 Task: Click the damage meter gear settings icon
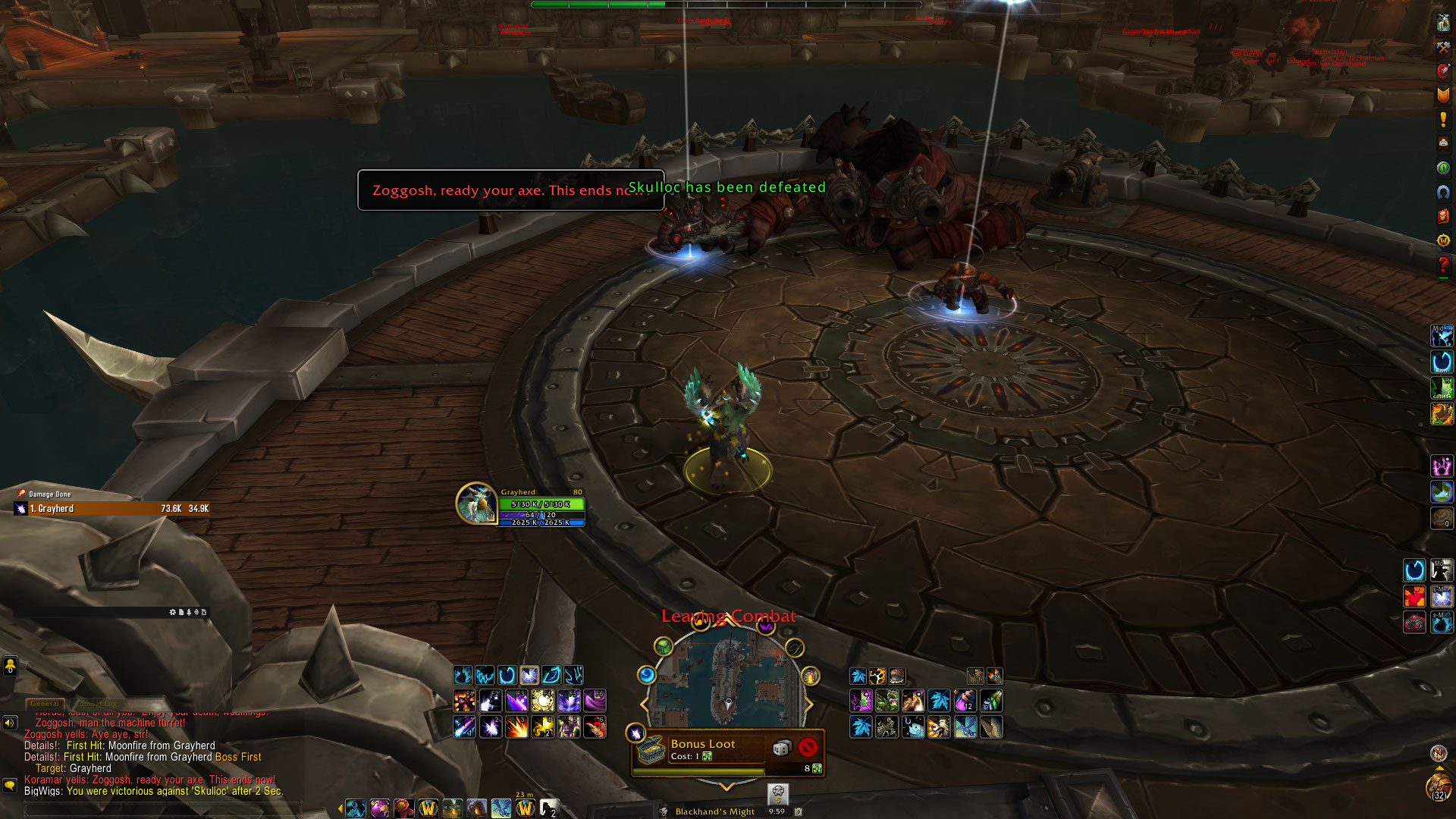click(173, 612)
